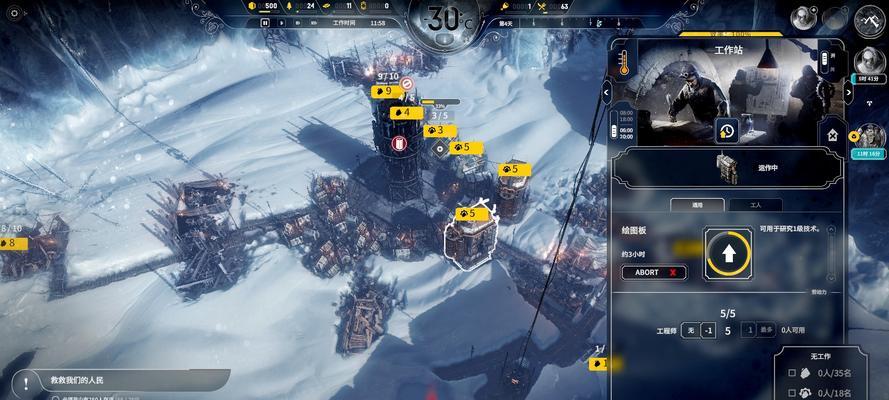Toggle the workers checkbox in 无工作 list
Screen dimensions: 889x400
[x=792, y=372]
